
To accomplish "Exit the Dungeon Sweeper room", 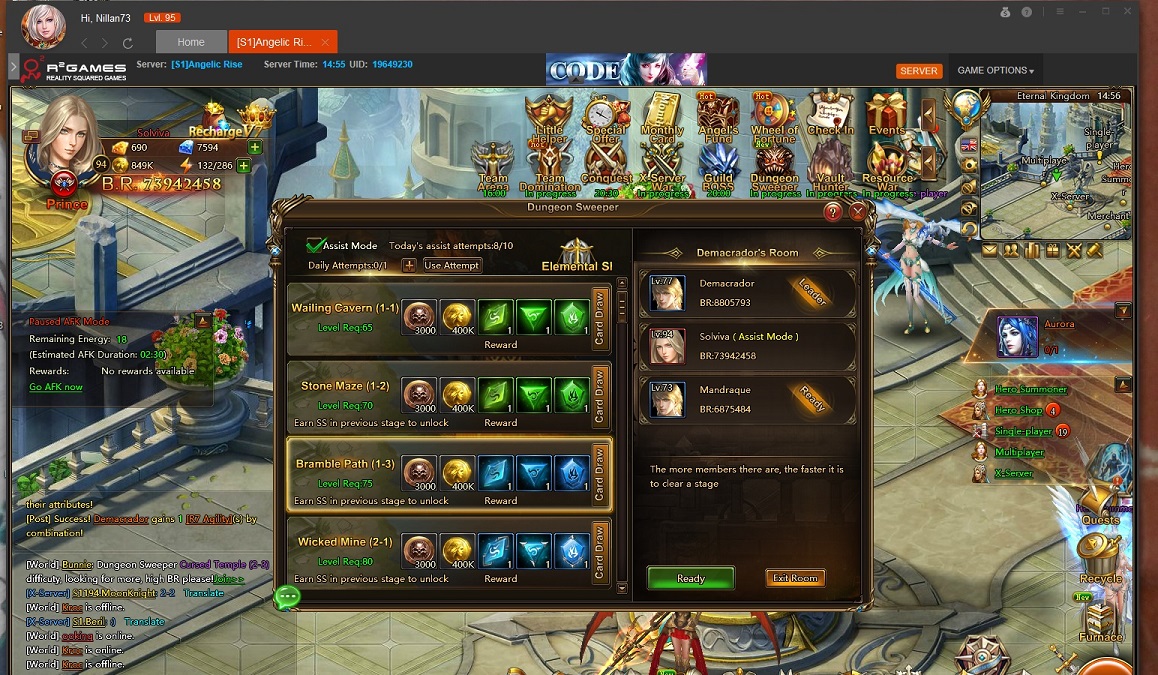I will [795, 578].
